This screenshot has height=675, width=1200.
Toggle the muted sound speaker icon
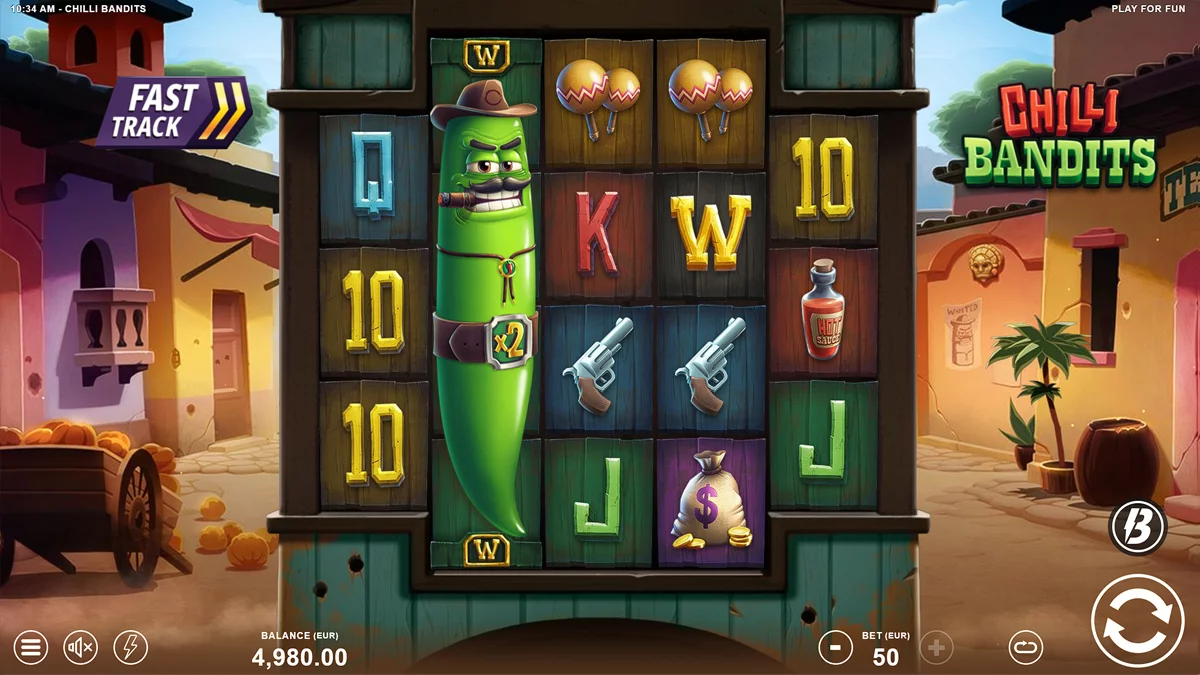pos(81,648)
